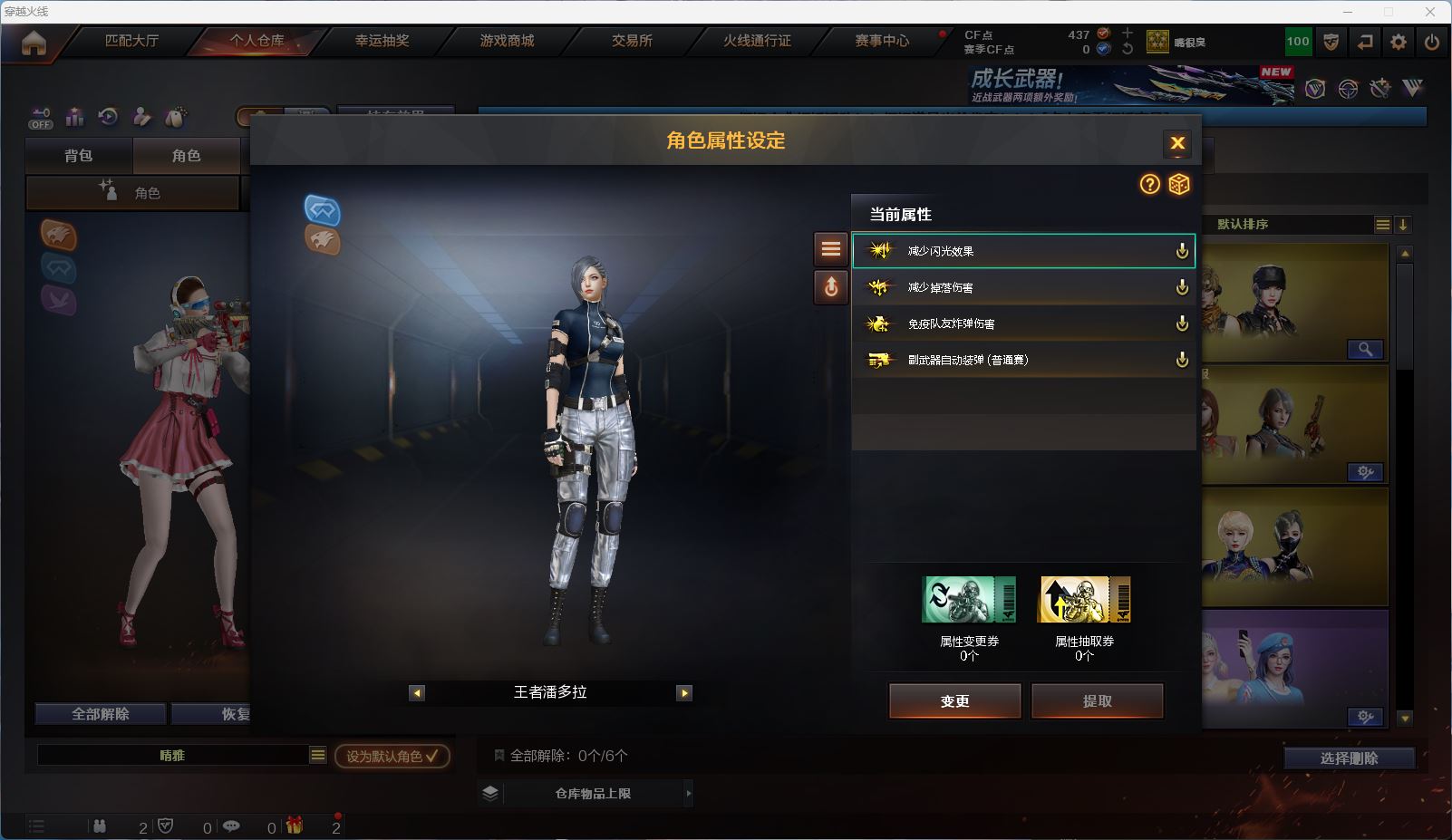This screenshot has width=1452, height=840.
Task: Open settings with the gear icon
Action: (x=1399, y=42)
